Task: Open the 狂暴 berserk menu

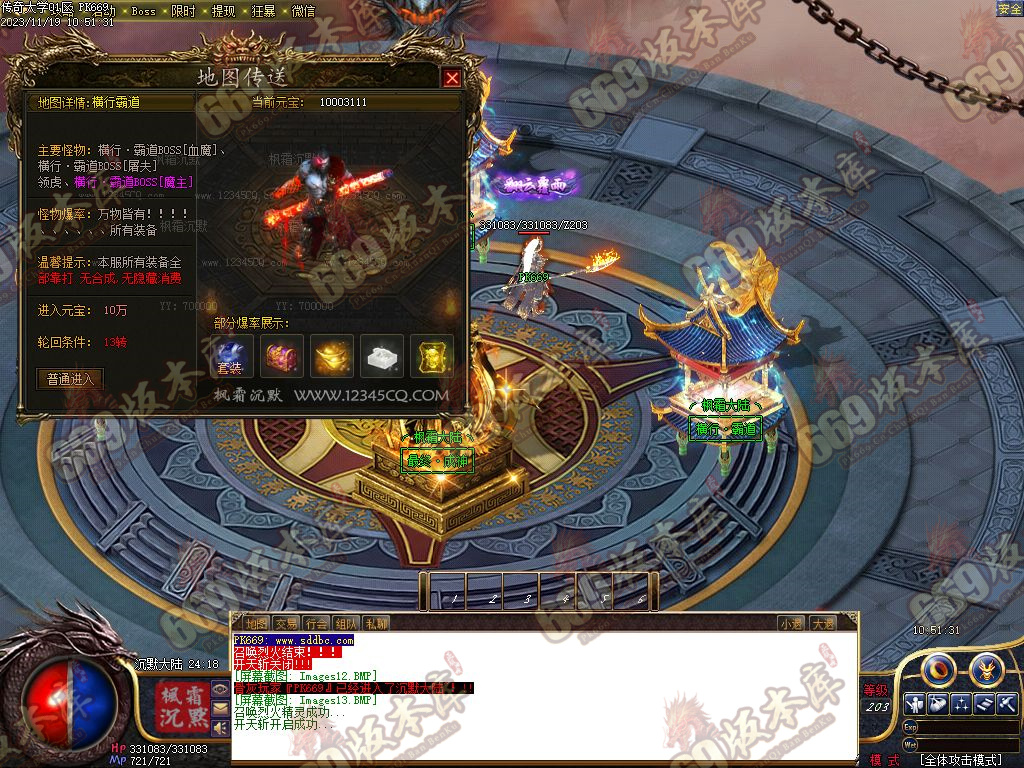Action: click(263, 11)
